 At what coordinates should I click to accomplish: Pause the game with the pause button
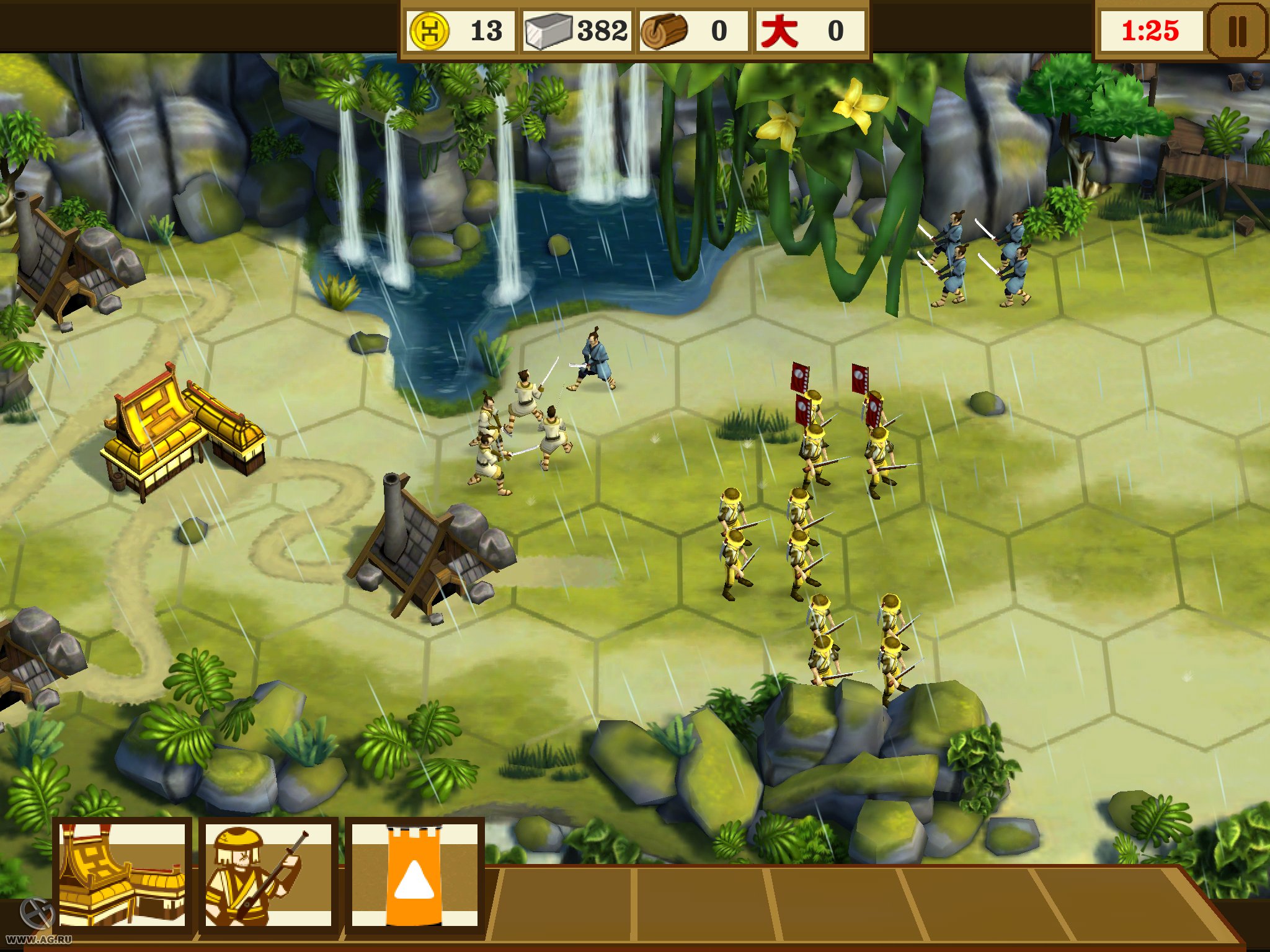coord(1237,30)
